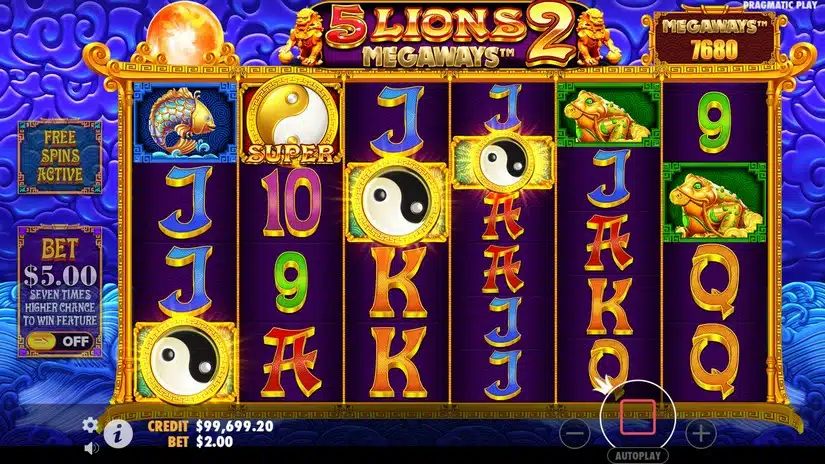This screenshot has width=825, height=464.
Task: Open the Autoplay options
Action: pyautogui.click(x=637, y=453)
